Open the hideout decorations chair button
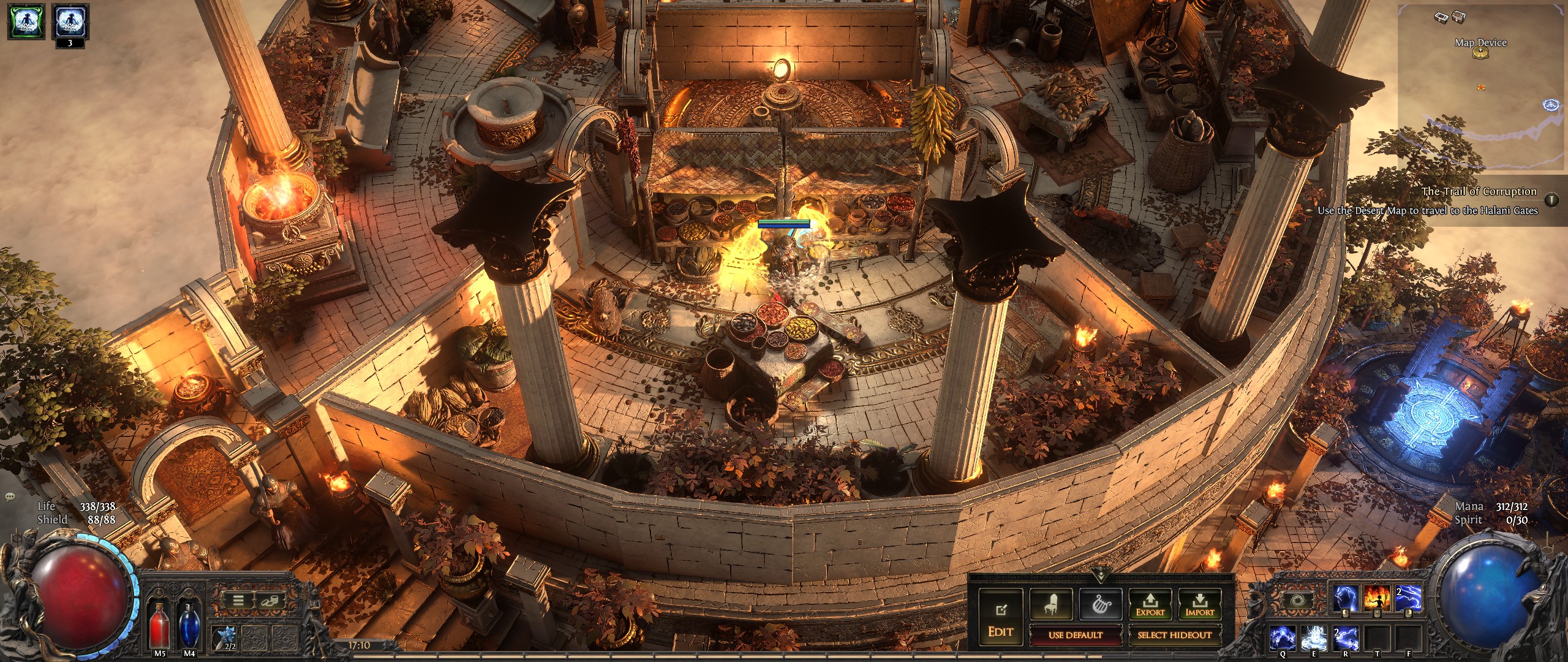 (x=1050, y=604)
